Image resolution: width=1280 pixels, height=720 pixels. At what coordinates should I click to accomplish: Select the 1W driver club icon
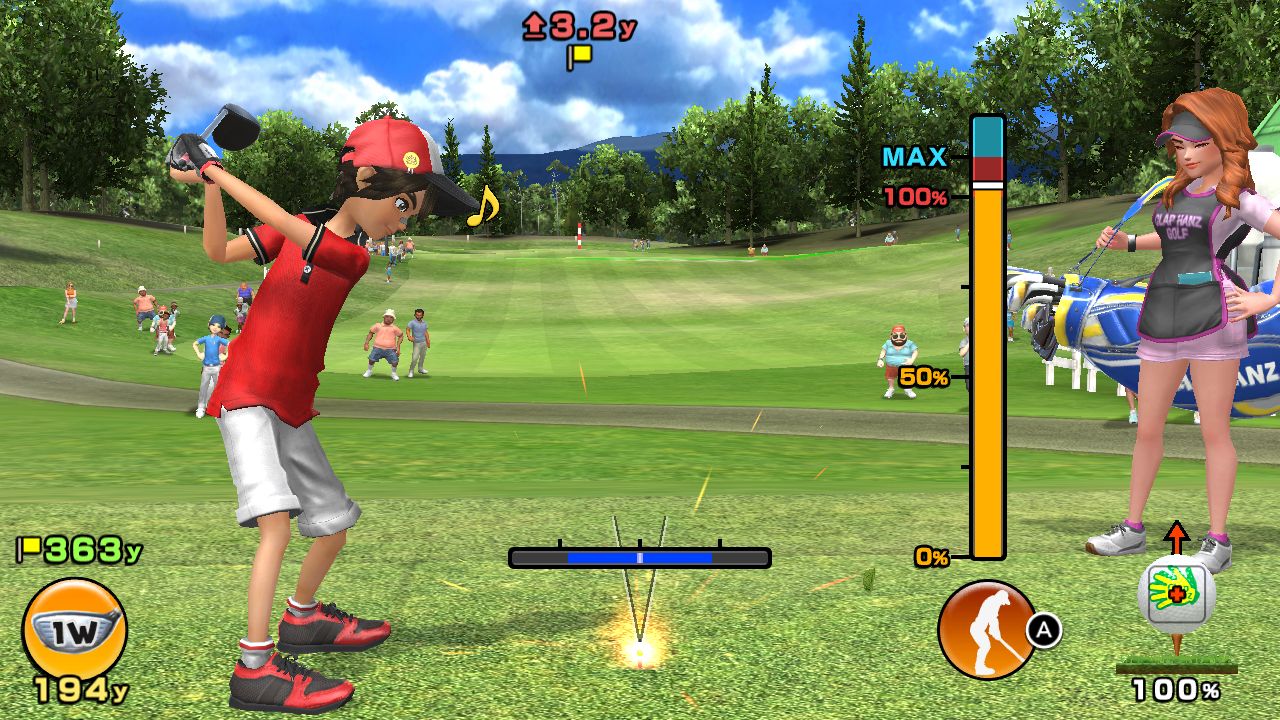74,628
